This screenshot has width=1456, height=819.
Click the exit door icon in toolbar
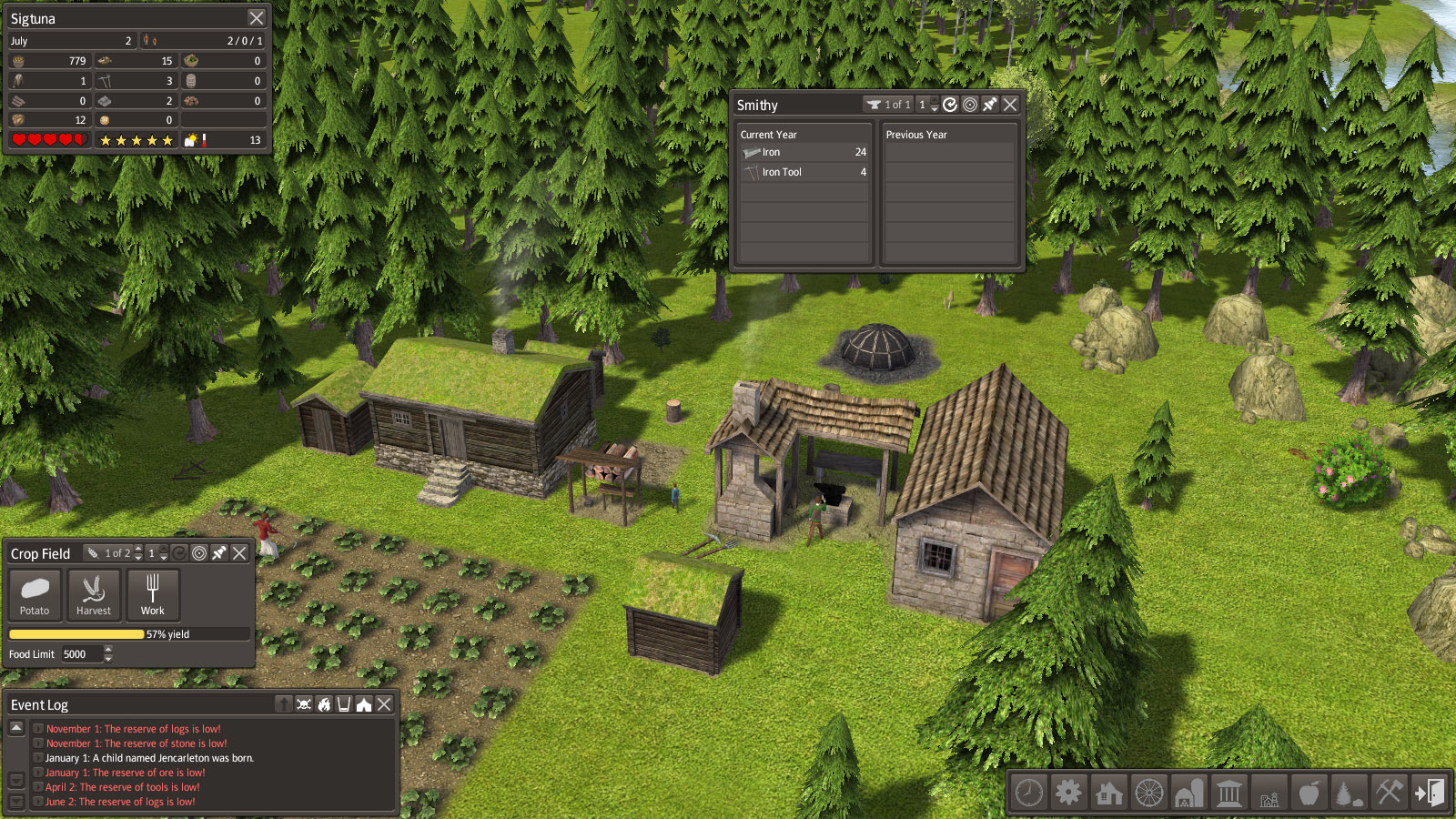click(1429, 793)
